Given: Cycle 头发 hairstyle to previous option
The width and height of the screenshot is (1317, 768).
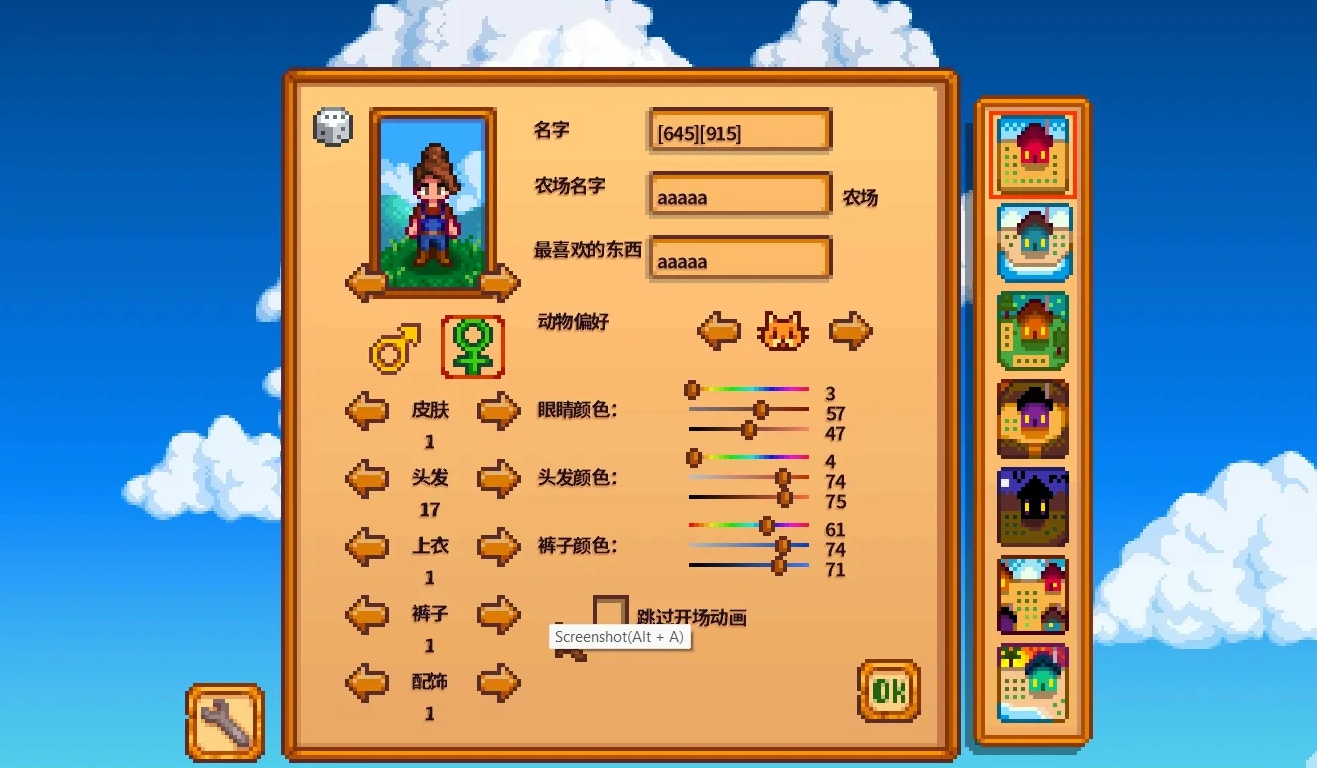Looking at the screenshot, I should click(x=367, y=479).
